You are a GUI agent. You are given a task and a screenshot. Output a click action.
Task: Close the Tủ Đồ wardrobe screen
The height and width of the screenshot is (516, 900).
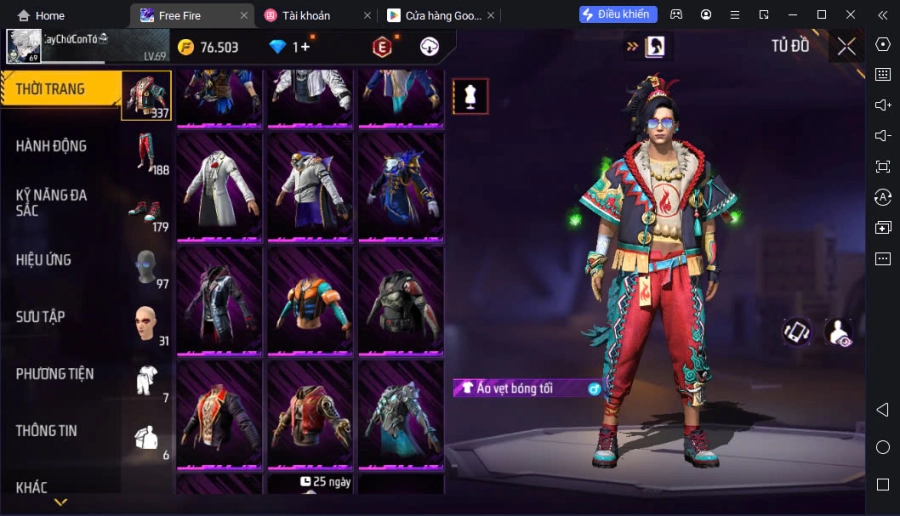tap(846, 46)
